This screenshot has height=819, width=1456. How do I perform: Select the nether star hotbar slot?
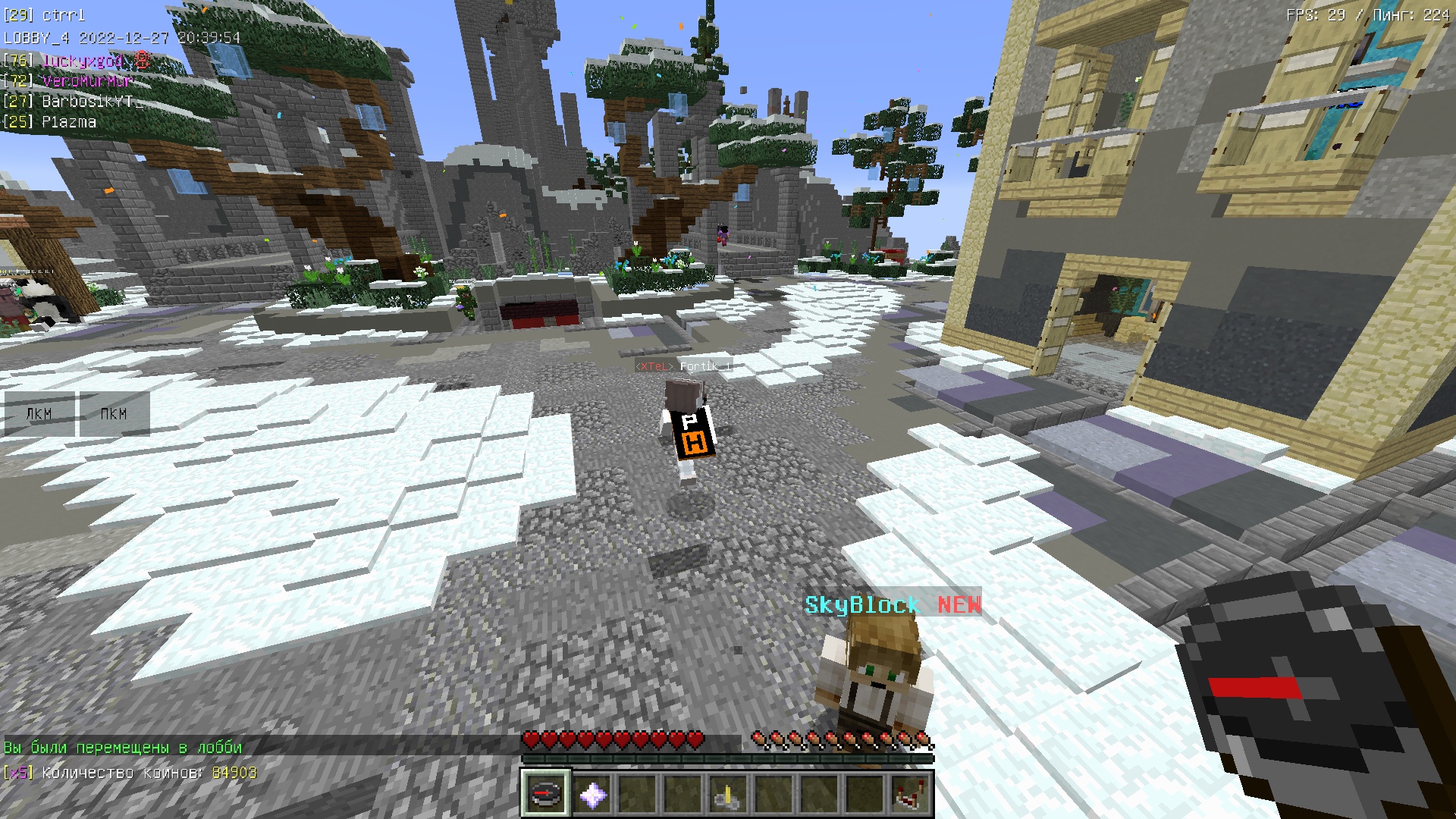[591, 794]
